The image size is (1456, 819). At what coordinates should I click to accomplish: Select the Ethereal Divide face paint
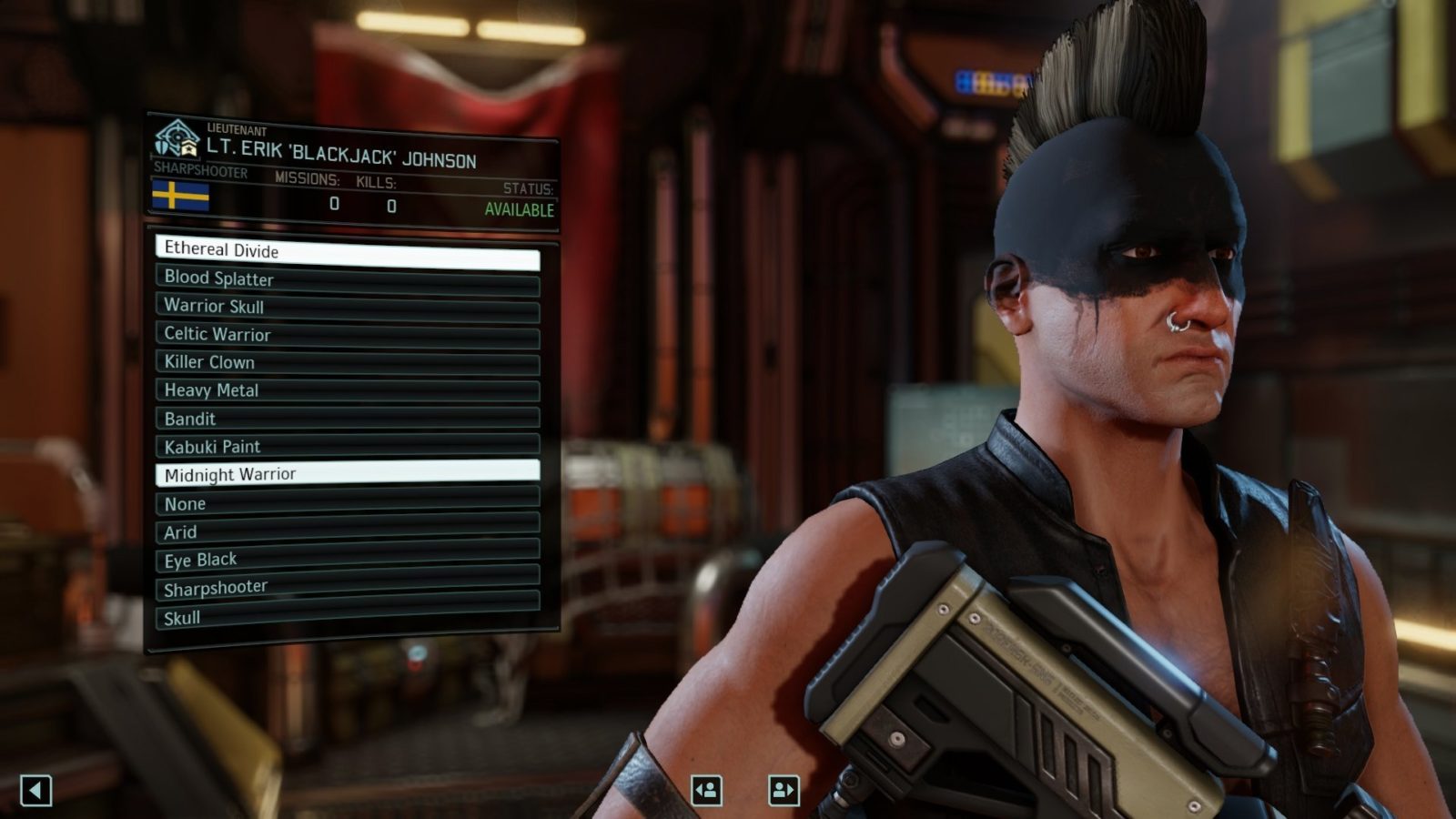tap(347, 252)
